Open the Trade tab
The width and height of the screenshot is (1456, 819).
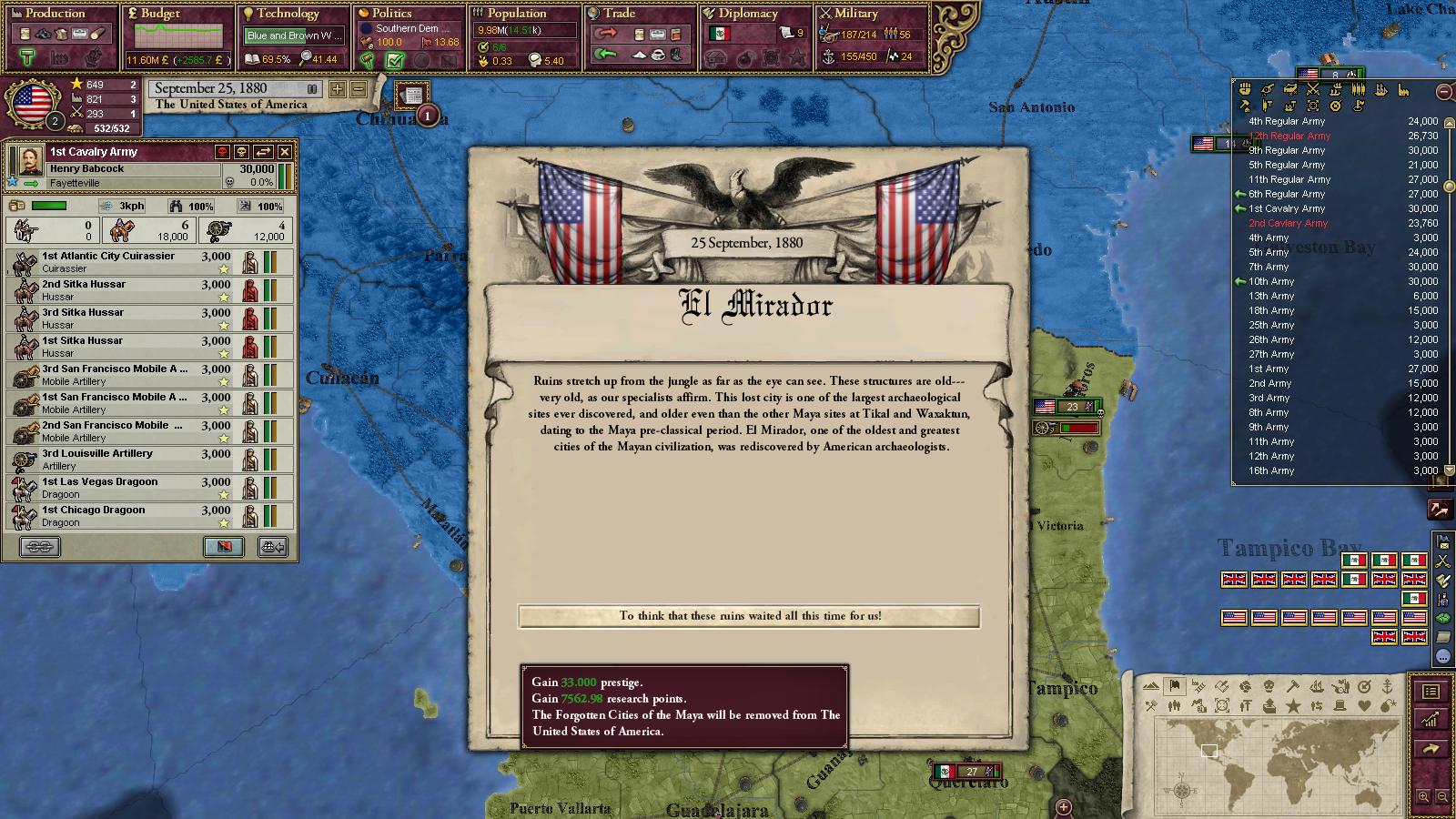tap(619, 14)
